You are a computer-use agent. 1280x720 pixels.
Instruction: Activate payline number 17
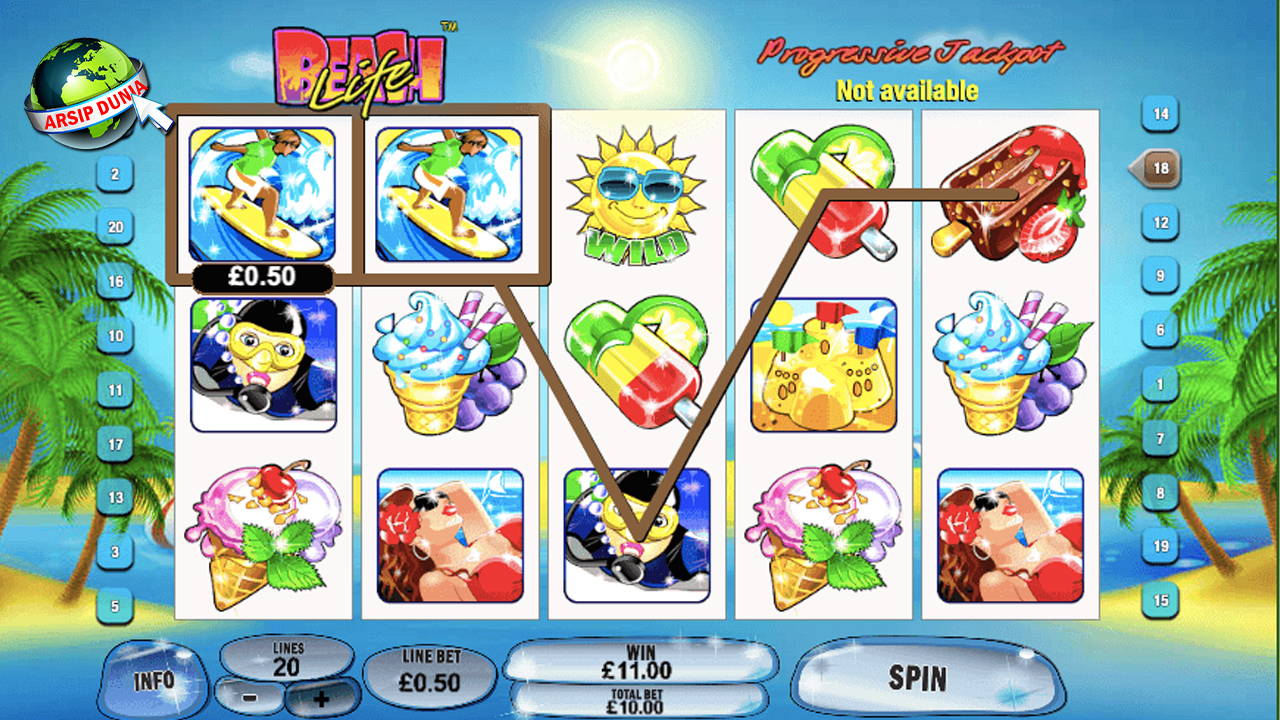115,444
